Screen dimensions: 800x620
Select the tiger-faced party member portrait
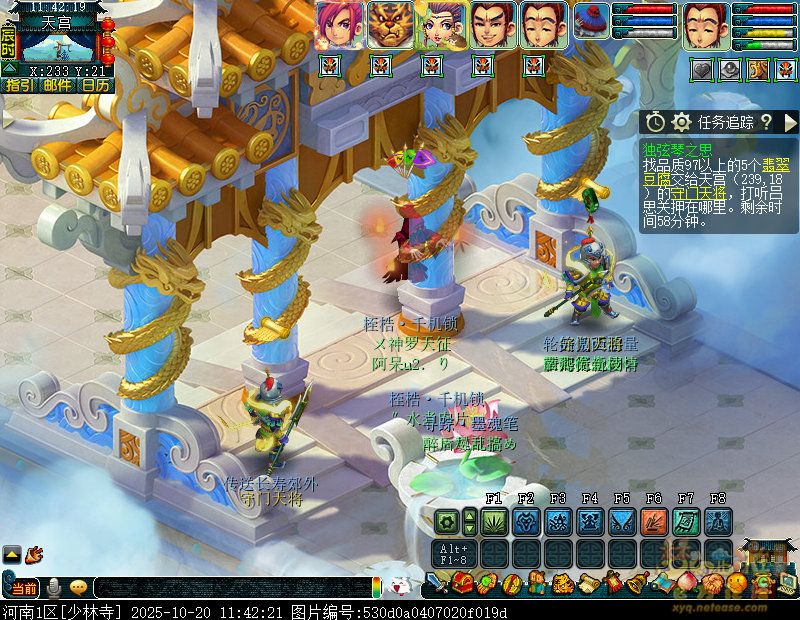point(391,25)
